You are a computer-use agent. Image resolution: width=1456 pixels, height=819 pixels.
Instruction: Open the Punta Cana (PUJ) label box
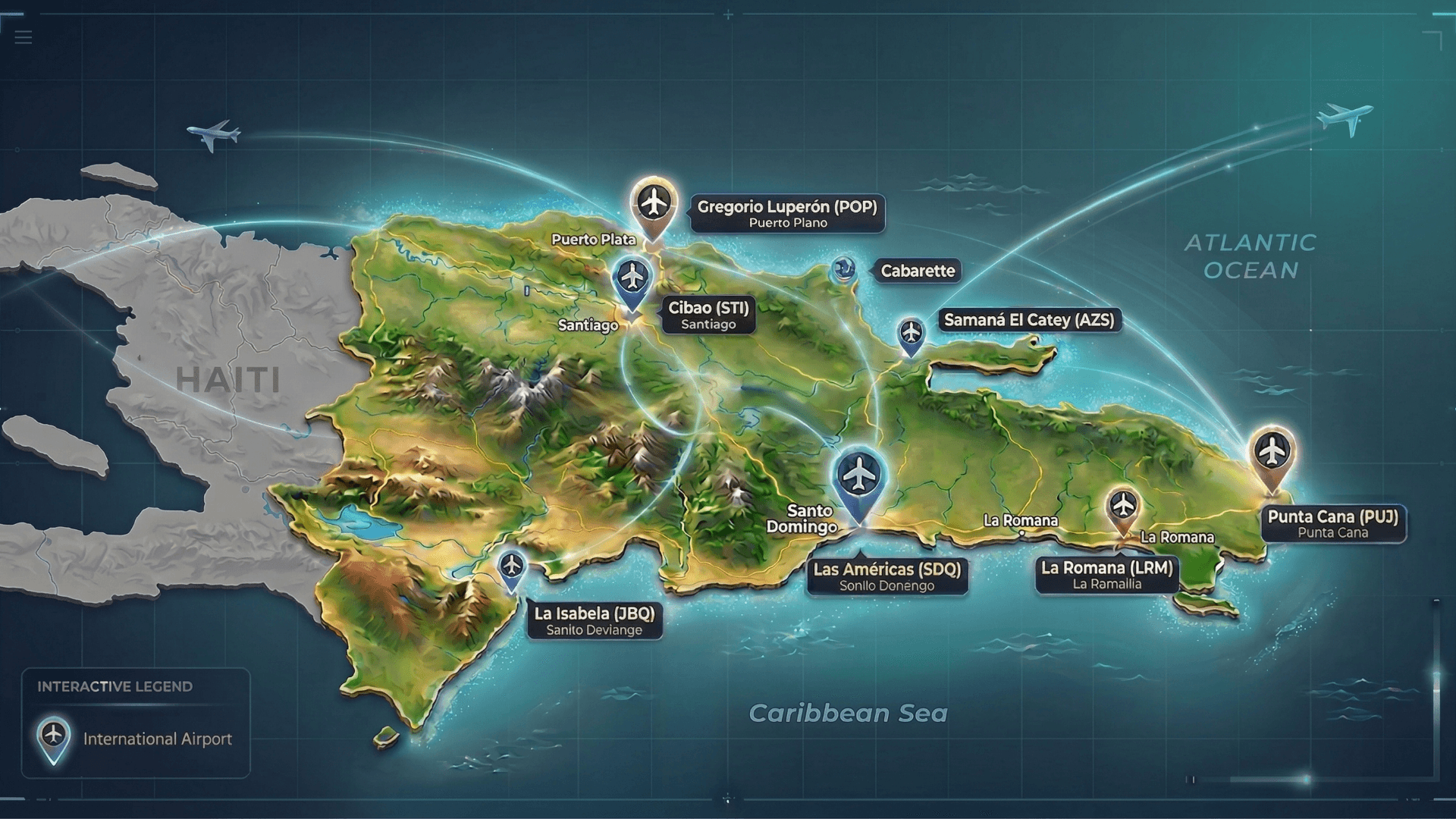(1333, 523)
